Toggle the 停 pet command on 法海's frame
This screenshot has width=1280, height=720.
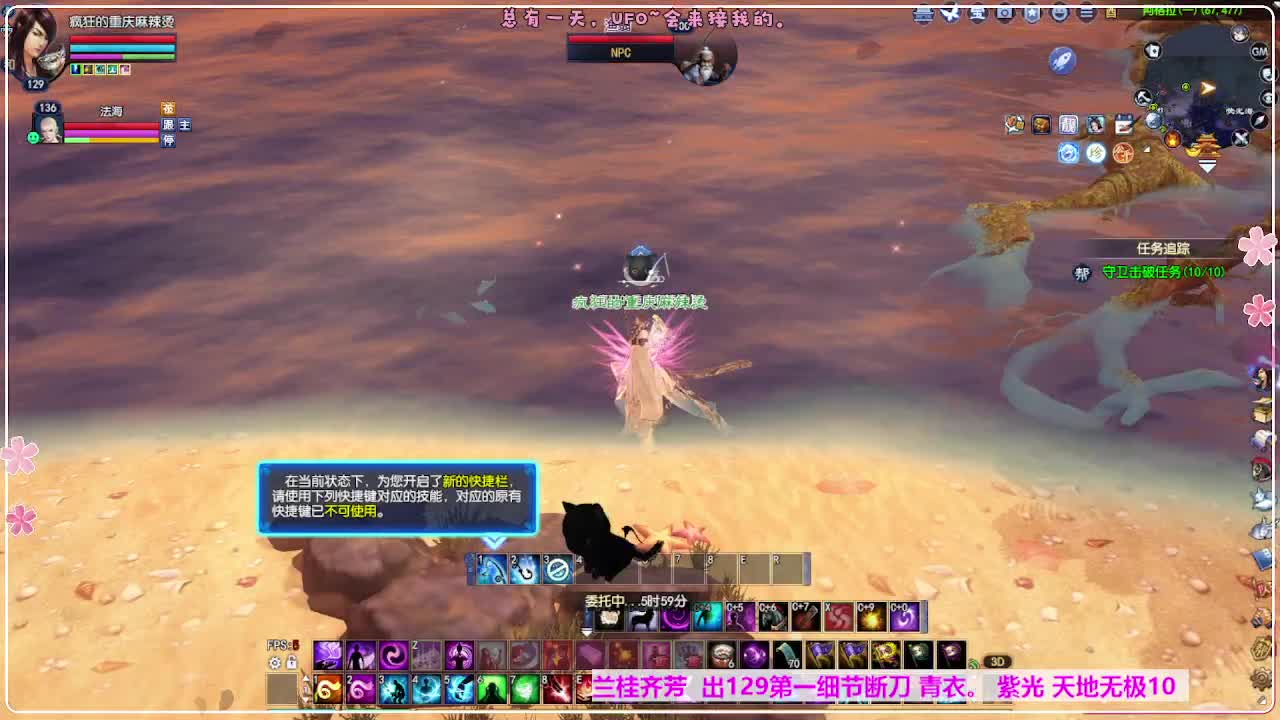[x=167, y=140]
